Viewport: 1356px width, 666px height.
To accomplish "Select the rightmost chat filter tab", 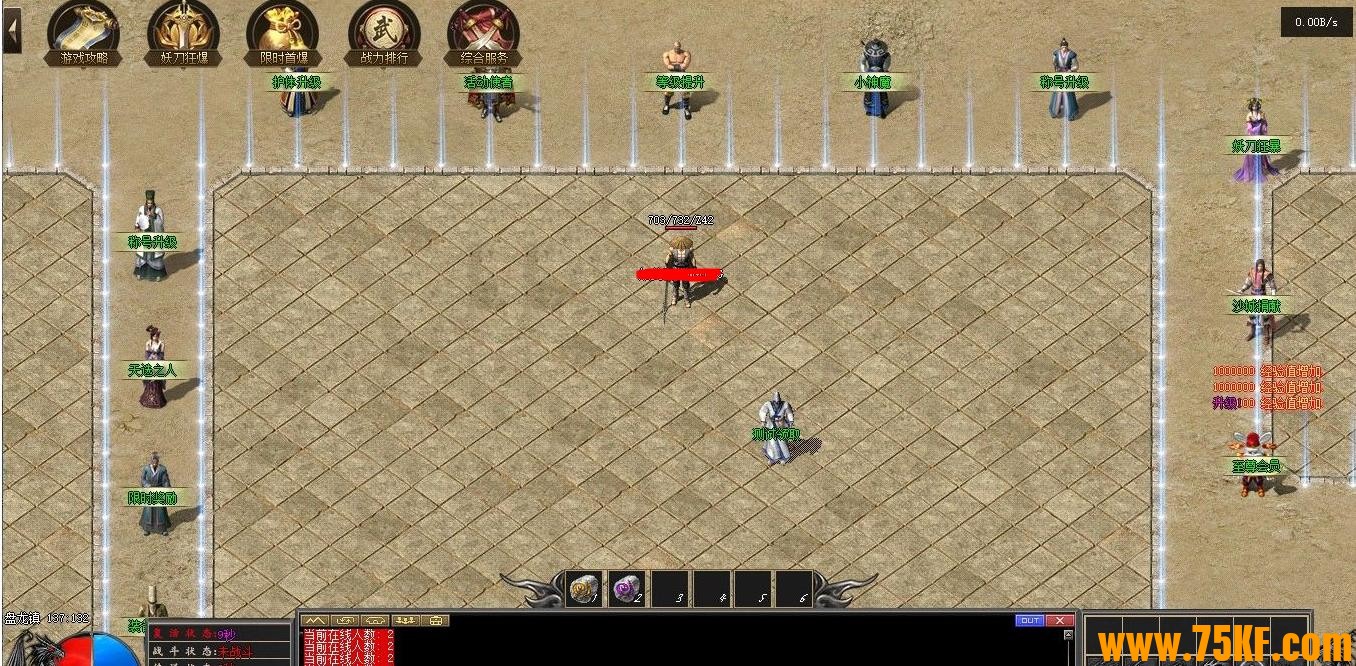I will (x=437, y=621).
